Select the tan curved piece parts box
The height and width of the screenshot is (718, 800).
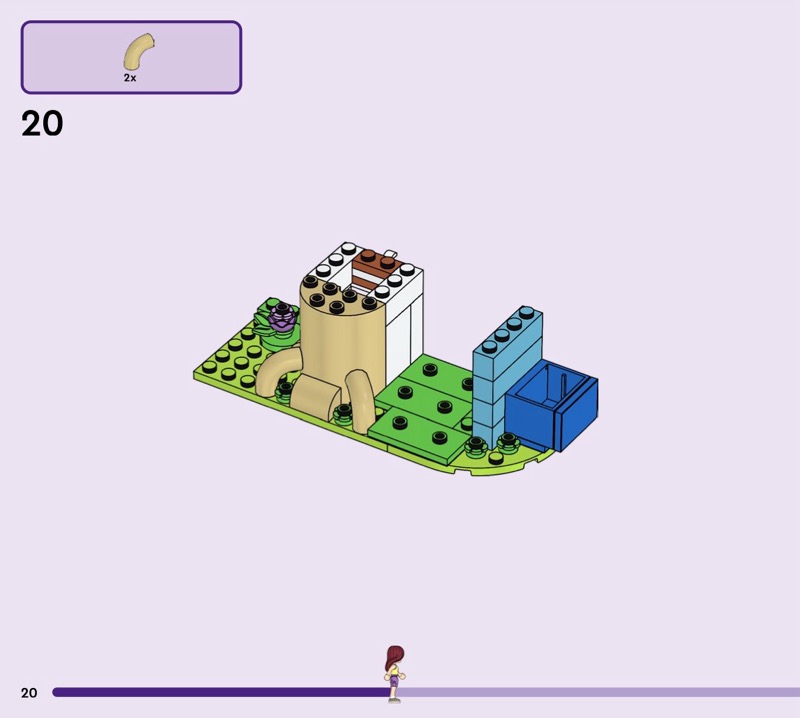[131, 58]
